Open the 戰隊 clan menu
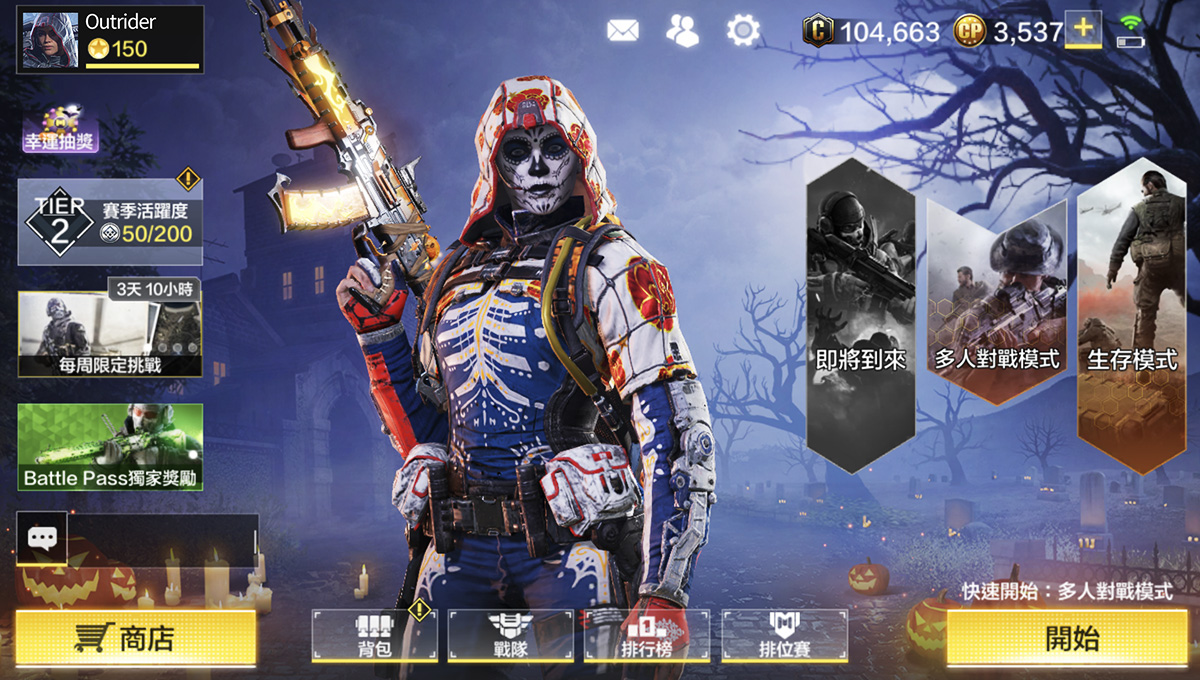This screenshot has width=1200, height=680. 510,636
